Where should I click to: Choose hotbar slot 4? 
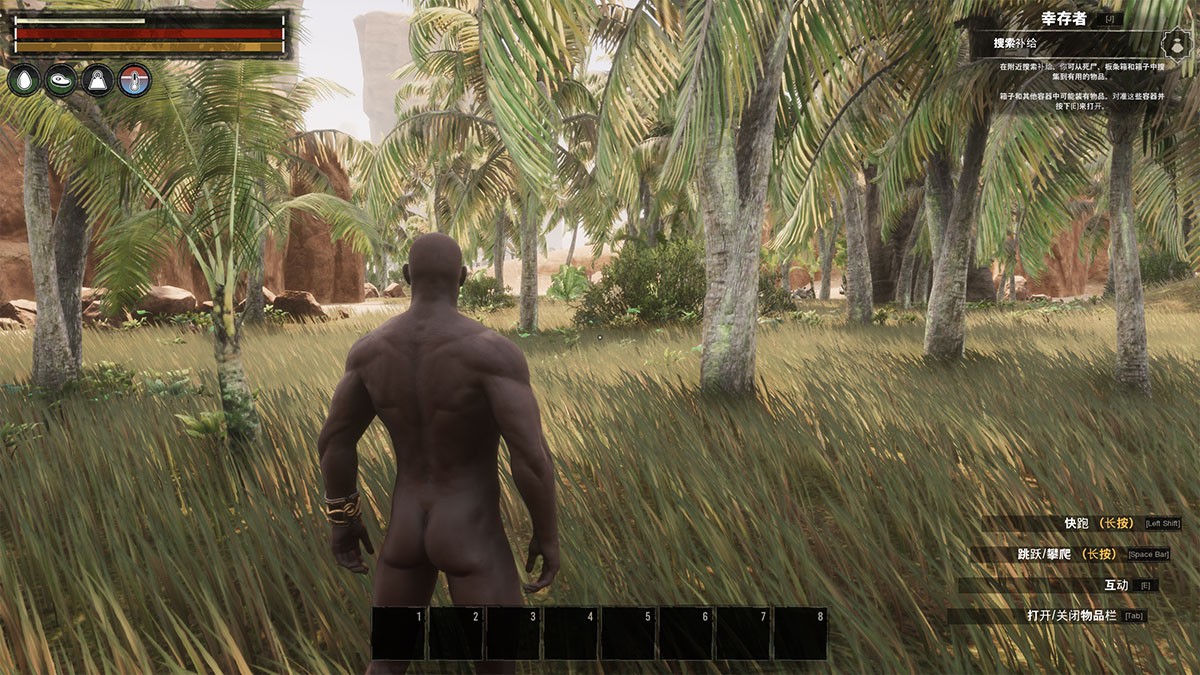pyautogui.click(x=571, y=633)
